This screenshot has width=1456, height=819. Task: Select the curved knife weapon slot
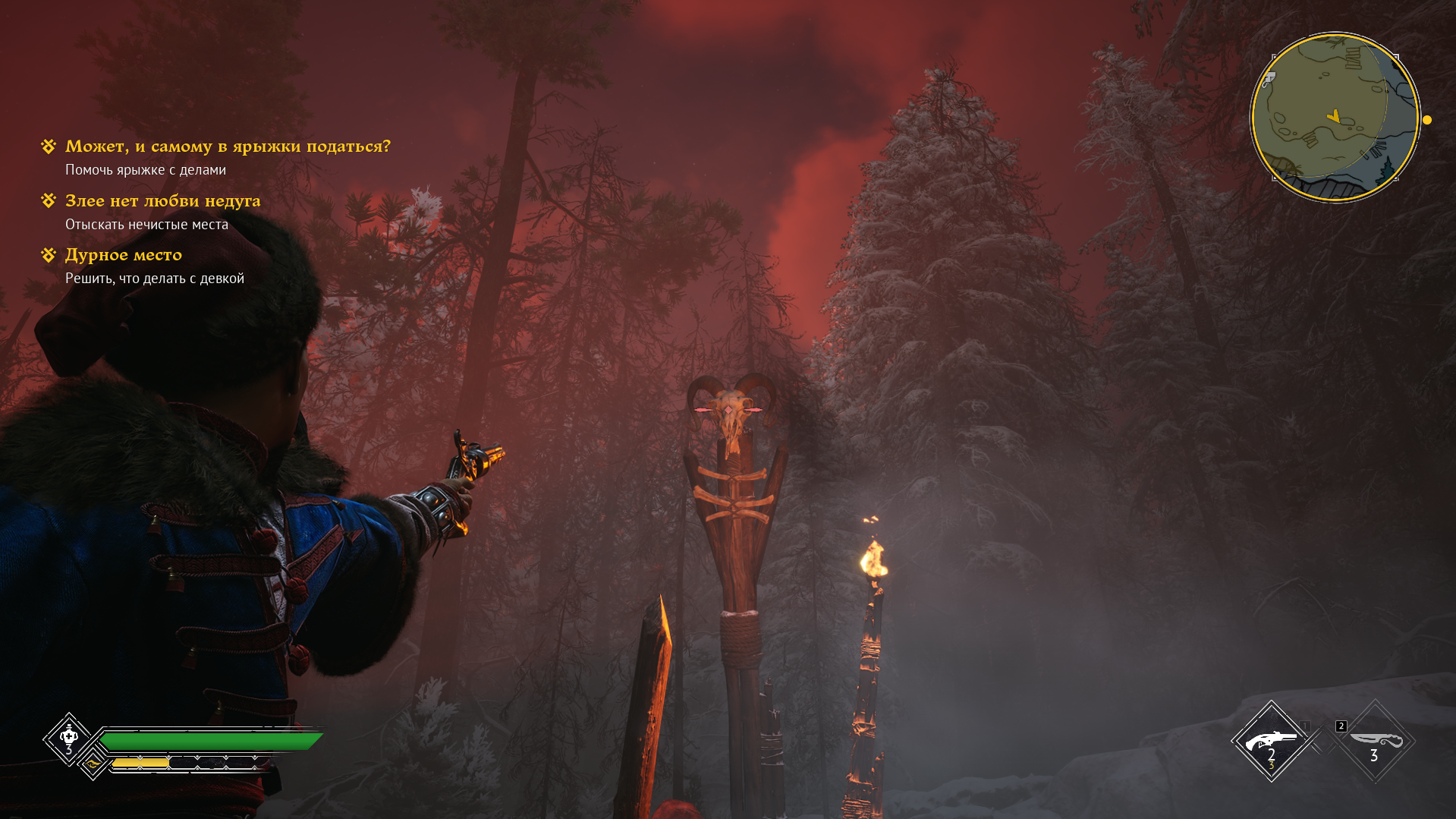point(1374,741)
